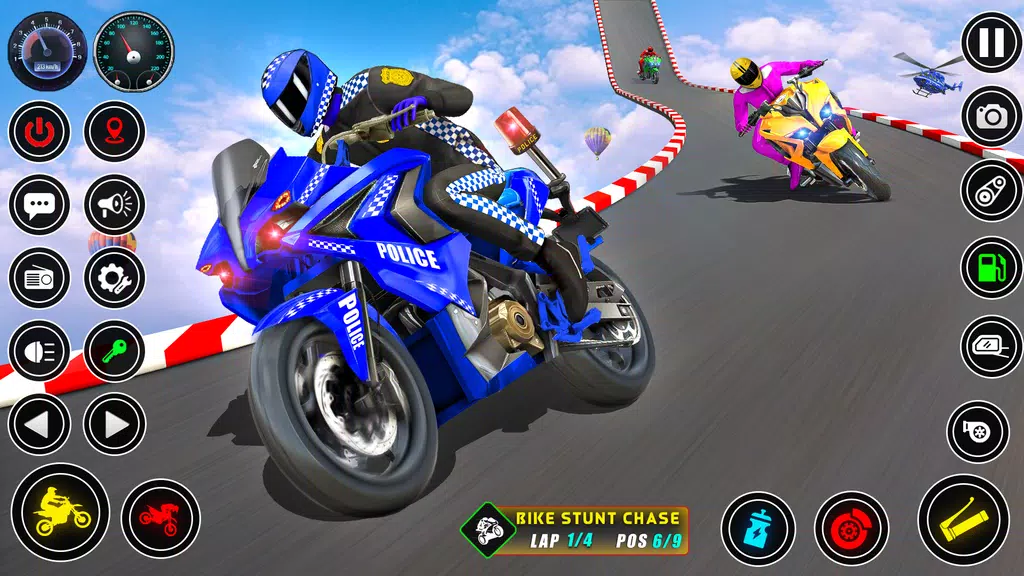The height and width of the screenshot is (576, 1024).
Task: Open the gear and wrench settings
Action: [115, 277]
